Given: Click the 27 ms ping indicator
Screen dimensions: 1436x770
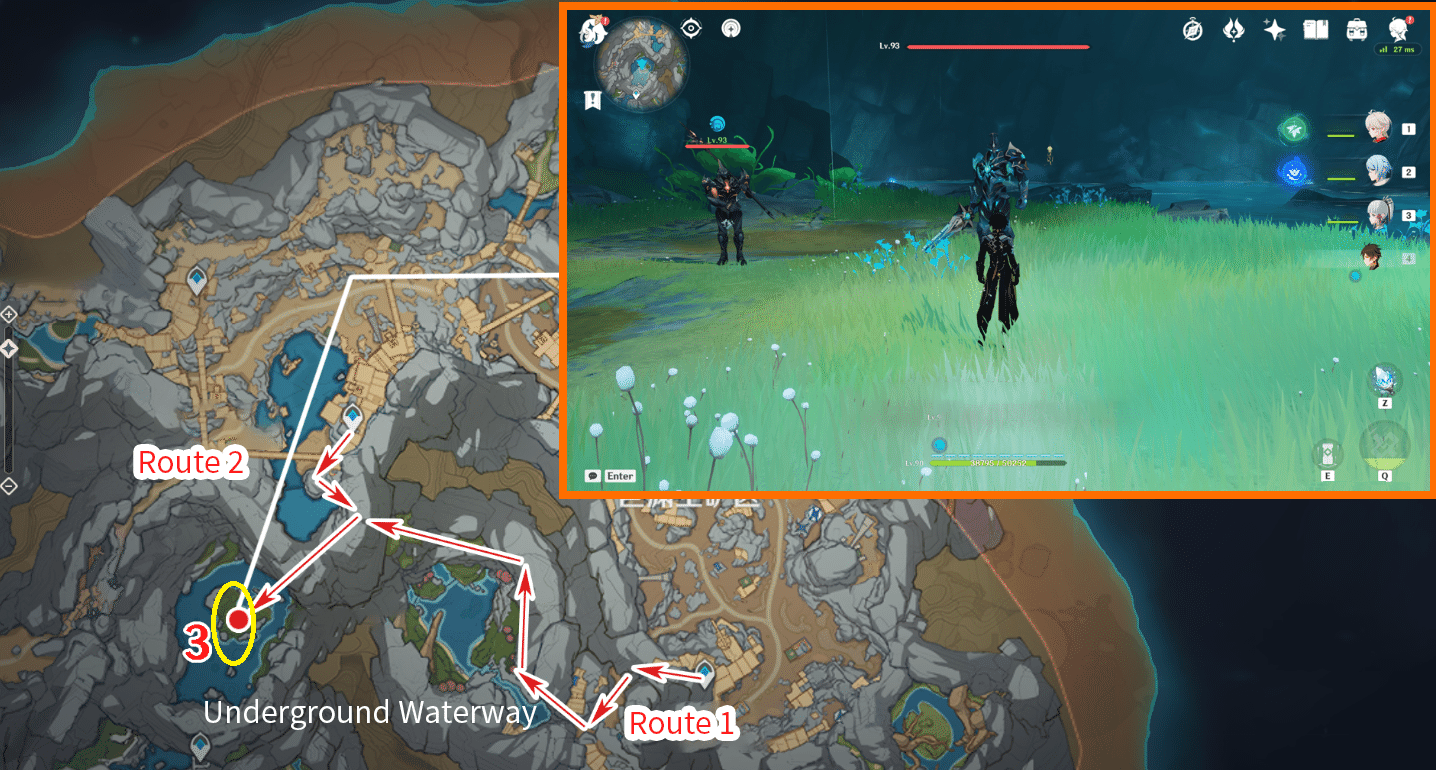Looking at the screenshot, I should (1397, 47).
